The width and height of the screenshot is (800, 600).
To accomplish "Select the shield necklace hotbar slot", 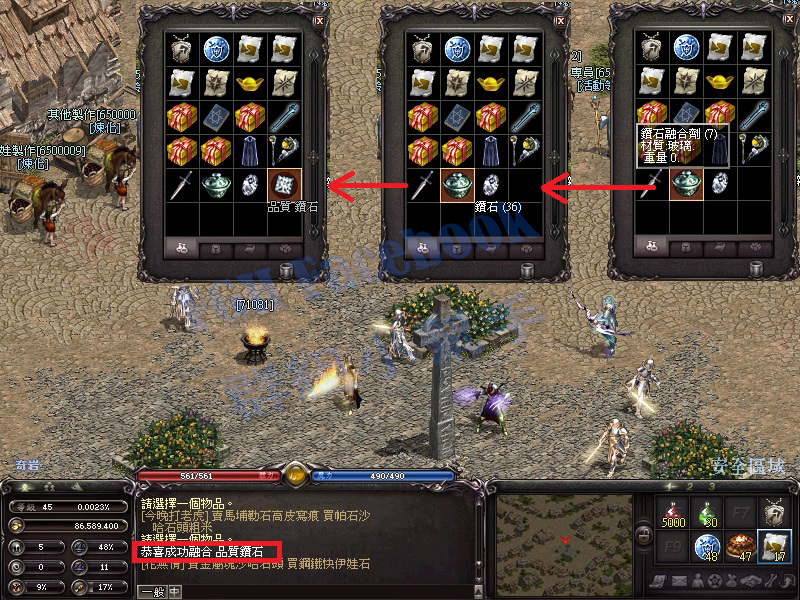I will [x=775, y=514].
